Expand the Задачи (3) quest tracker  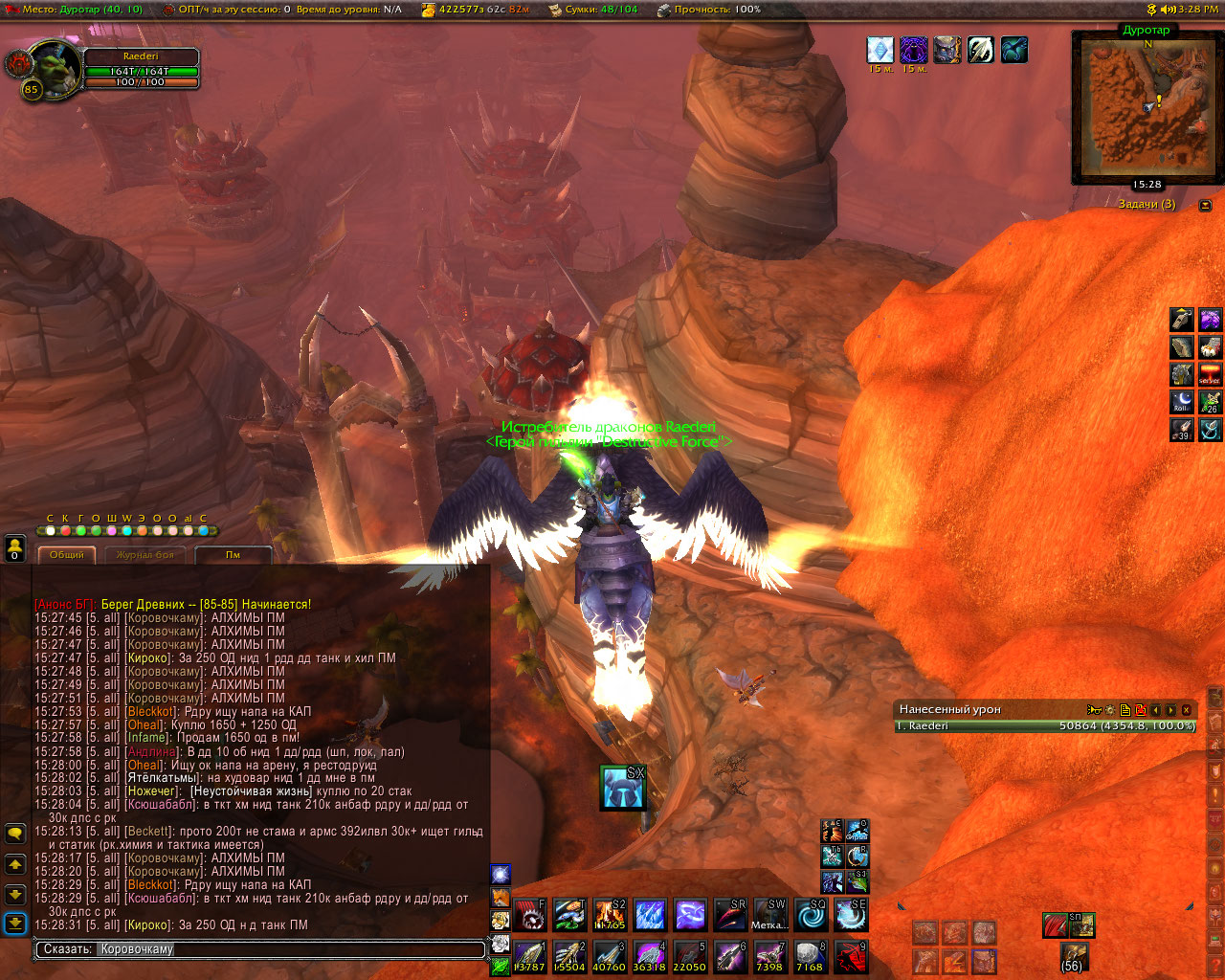click(x=1205, y=205)
